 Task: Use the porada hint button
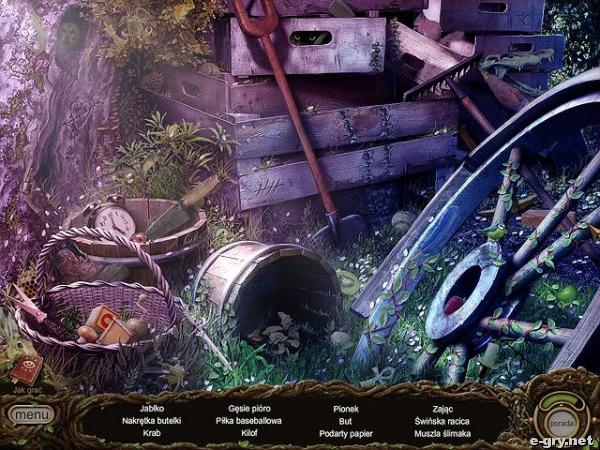pos(561,416)
